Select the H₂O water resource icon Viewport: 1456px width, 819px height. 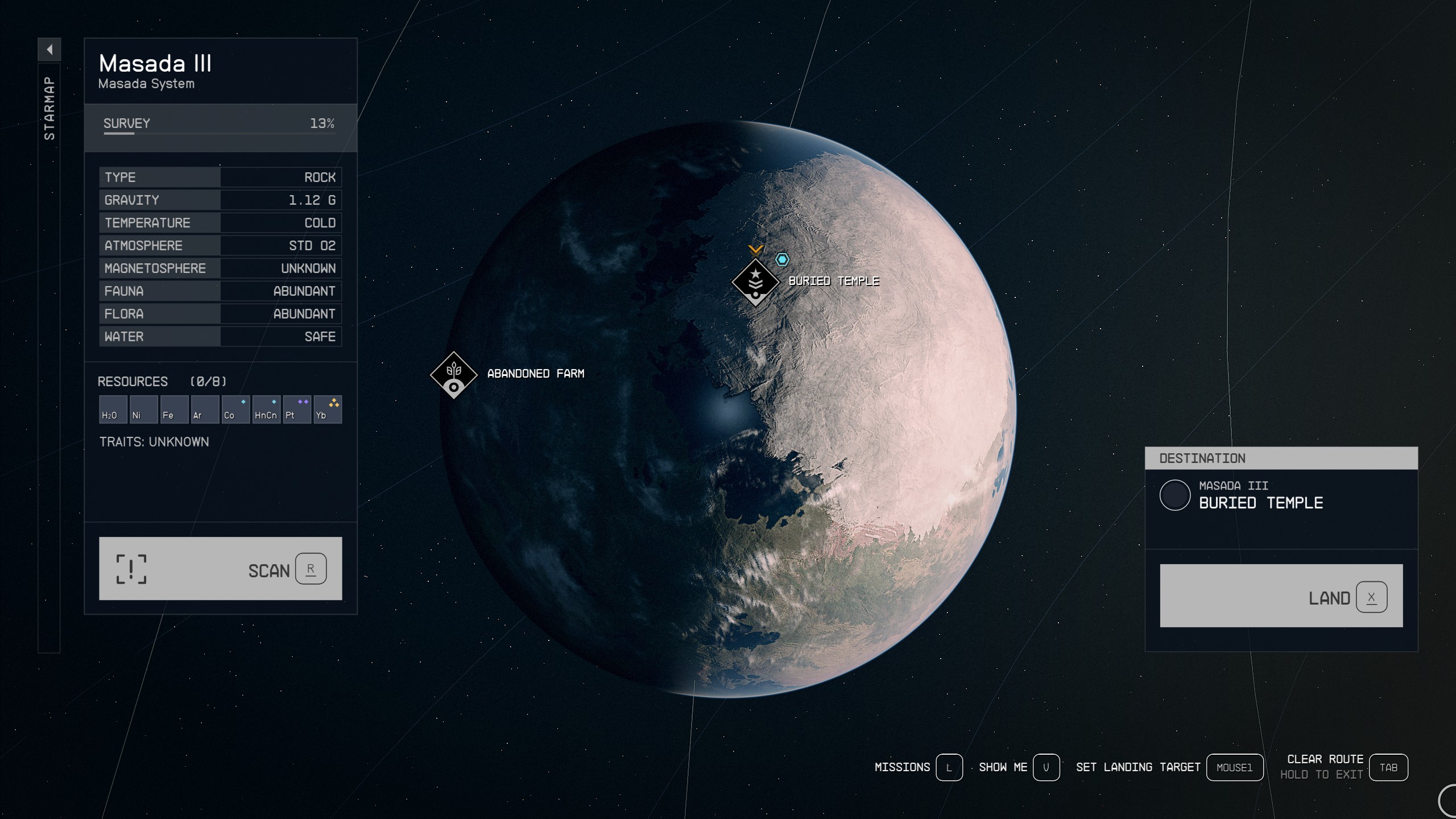tap(113, 409)
